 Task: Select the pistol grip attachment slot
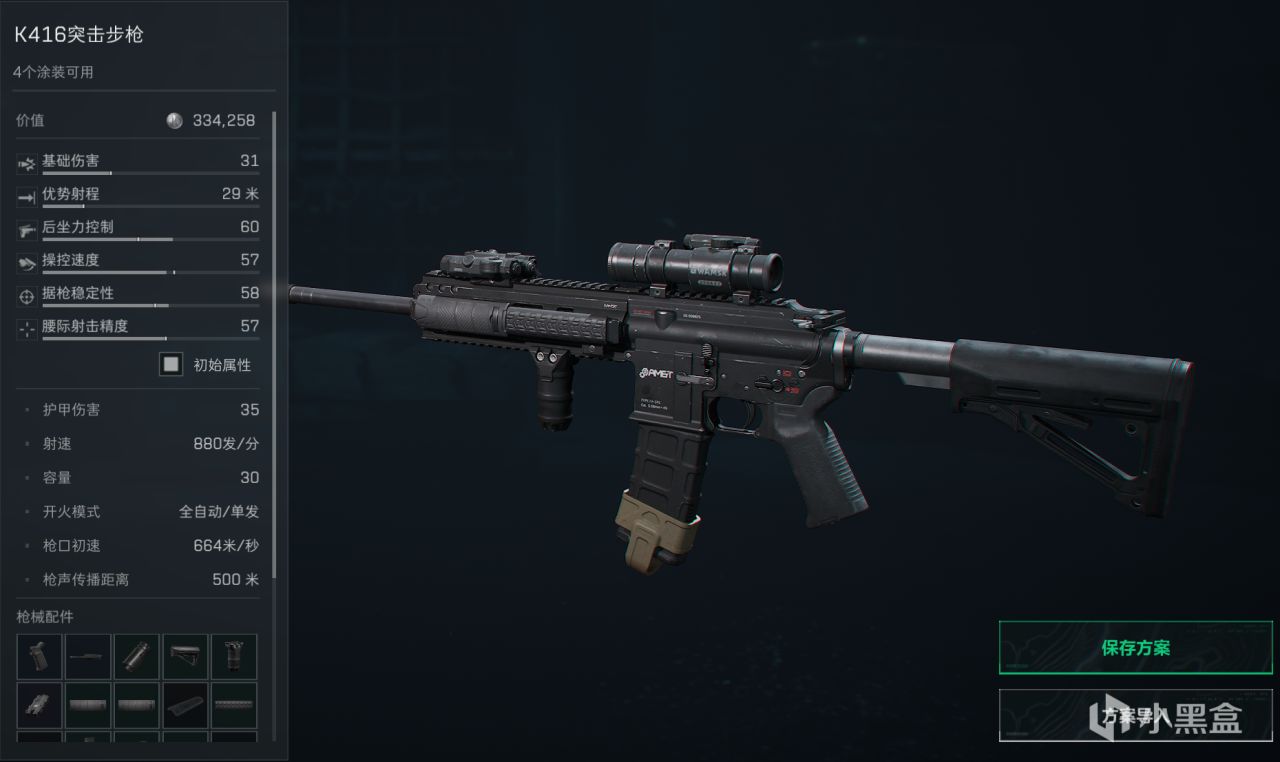[40, 656]
